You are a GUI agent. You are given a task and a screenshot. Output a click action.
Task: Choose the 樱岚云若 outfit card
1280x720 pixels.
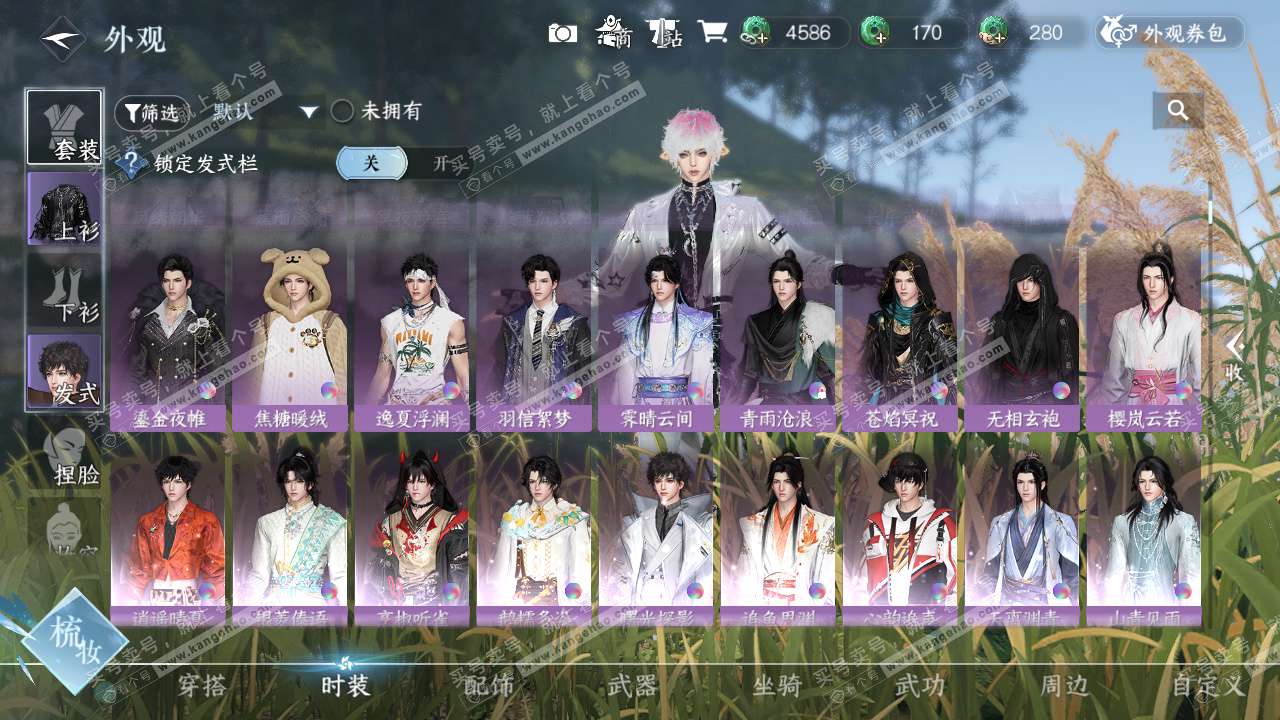click(x=1144, y=338)
